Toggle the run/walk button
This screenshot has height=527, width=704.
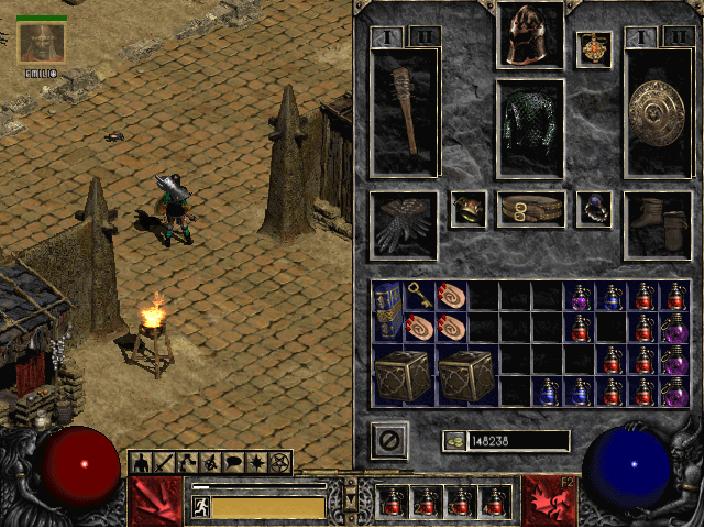(x=200, y=507)
